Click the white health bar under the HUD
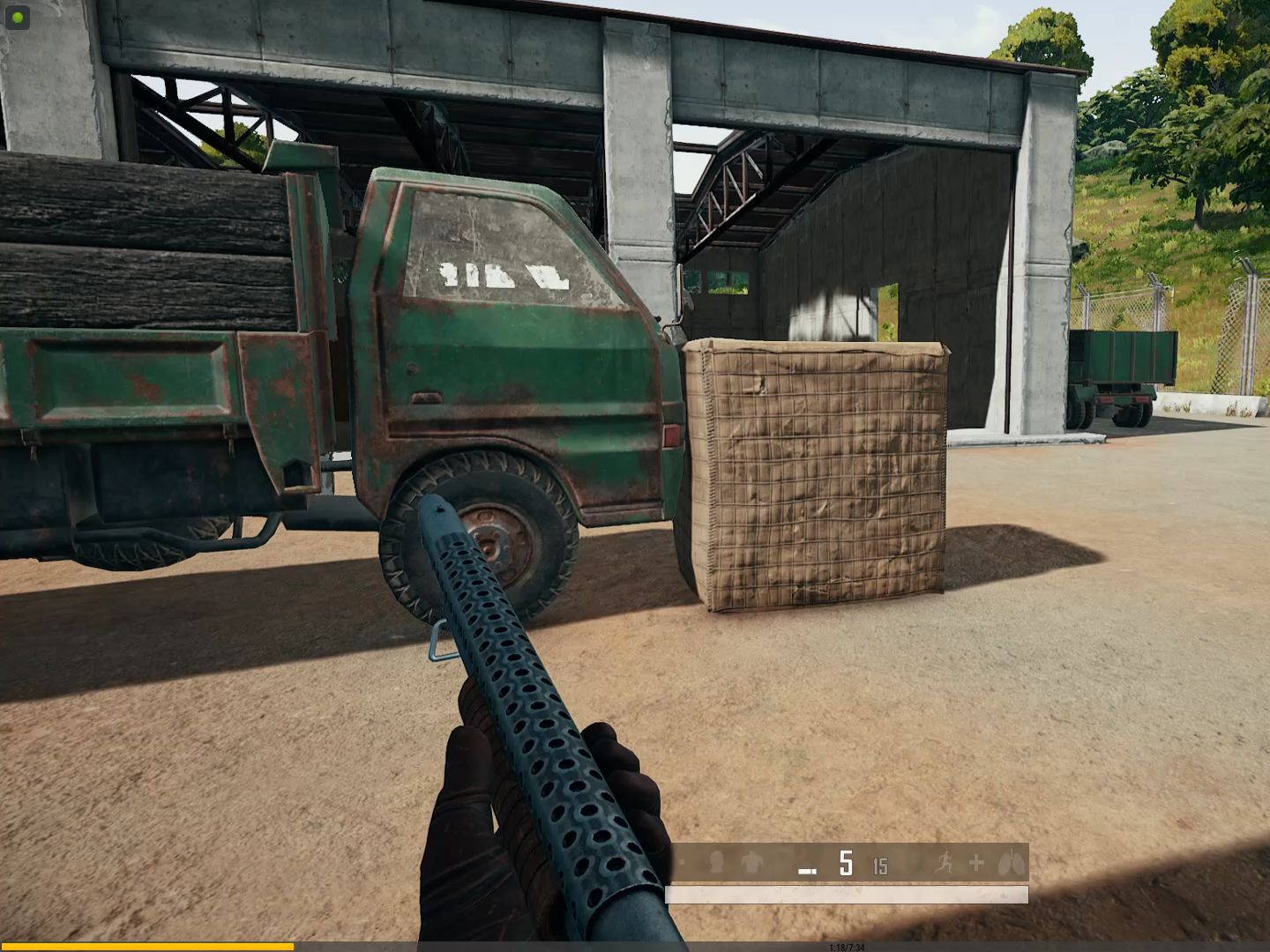 pos(847,893)
